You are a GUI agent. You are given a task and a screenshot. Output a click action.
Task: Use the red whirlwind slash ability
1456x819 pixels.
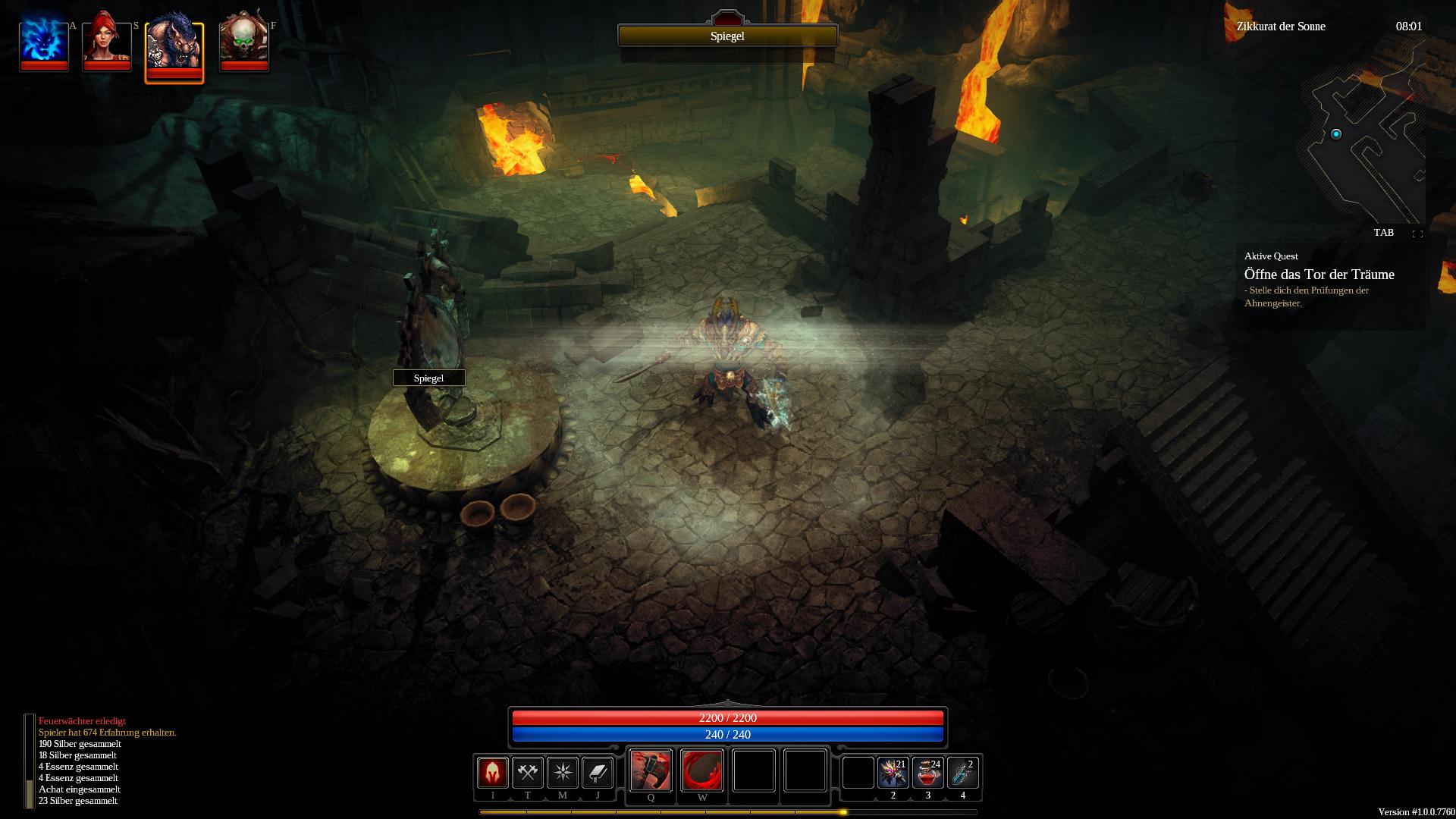(702, 770)
